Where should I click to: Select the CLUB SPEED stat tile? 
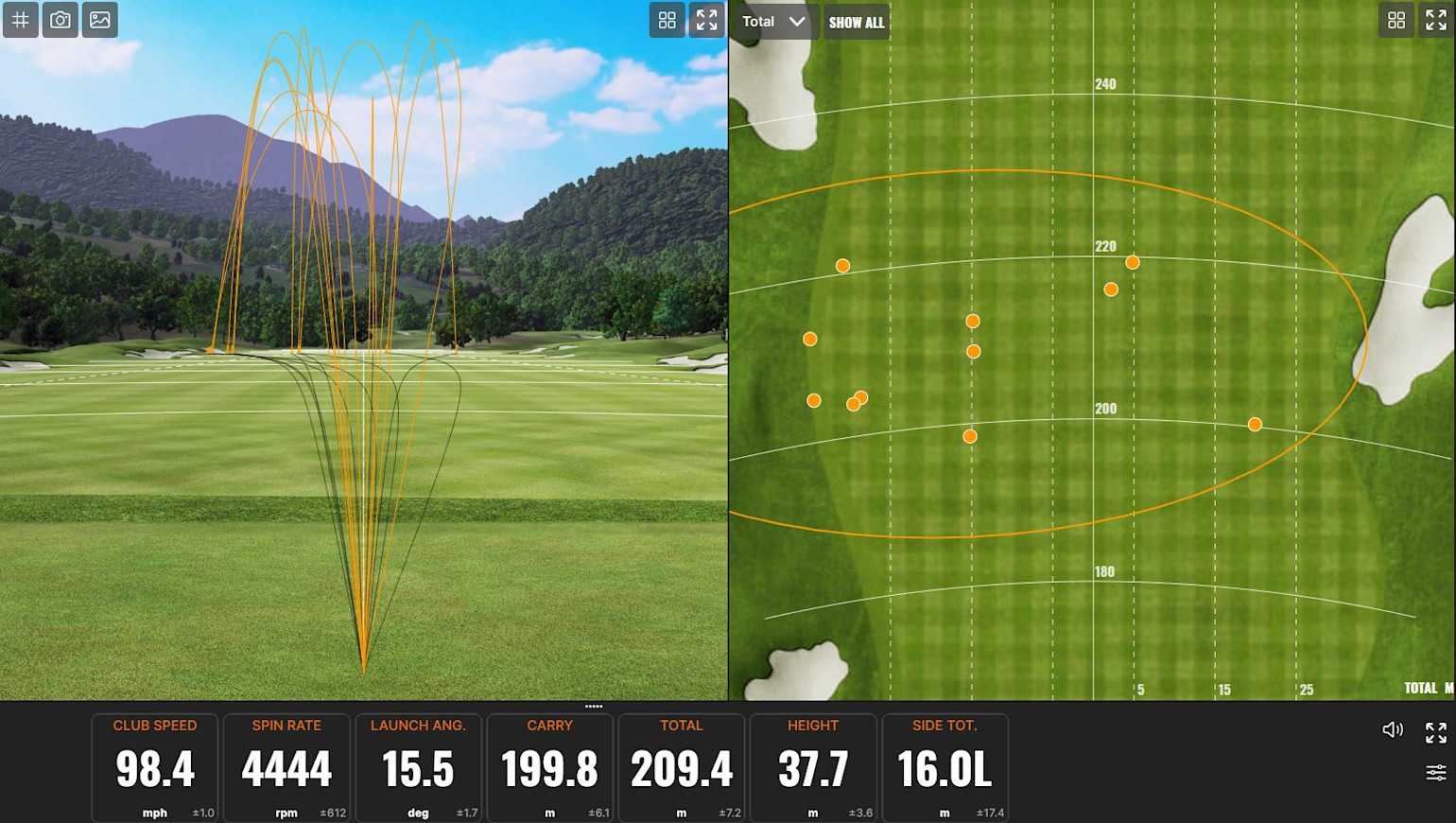pyautogui.click(x=154, y=766)
